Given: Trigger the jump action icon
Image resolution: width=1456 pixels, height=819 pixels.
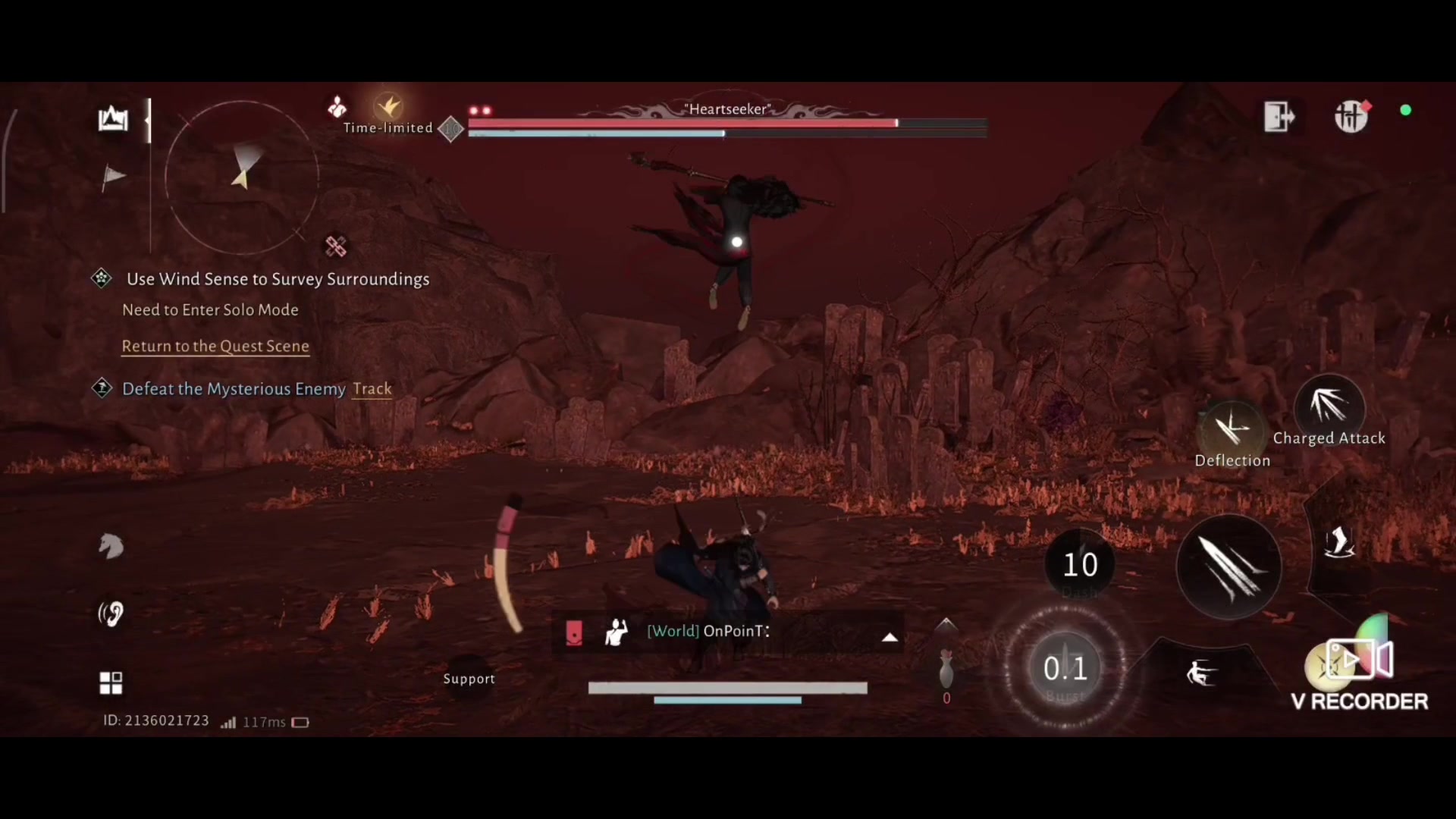Looking at the screenshot, I should point(1339,543).
